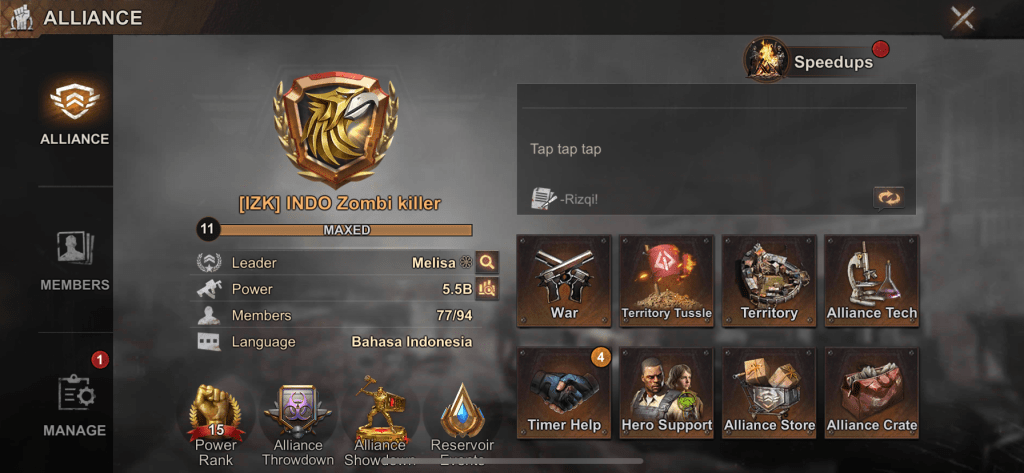Open power ranking icon beside 5.5B

pos(487,289)
